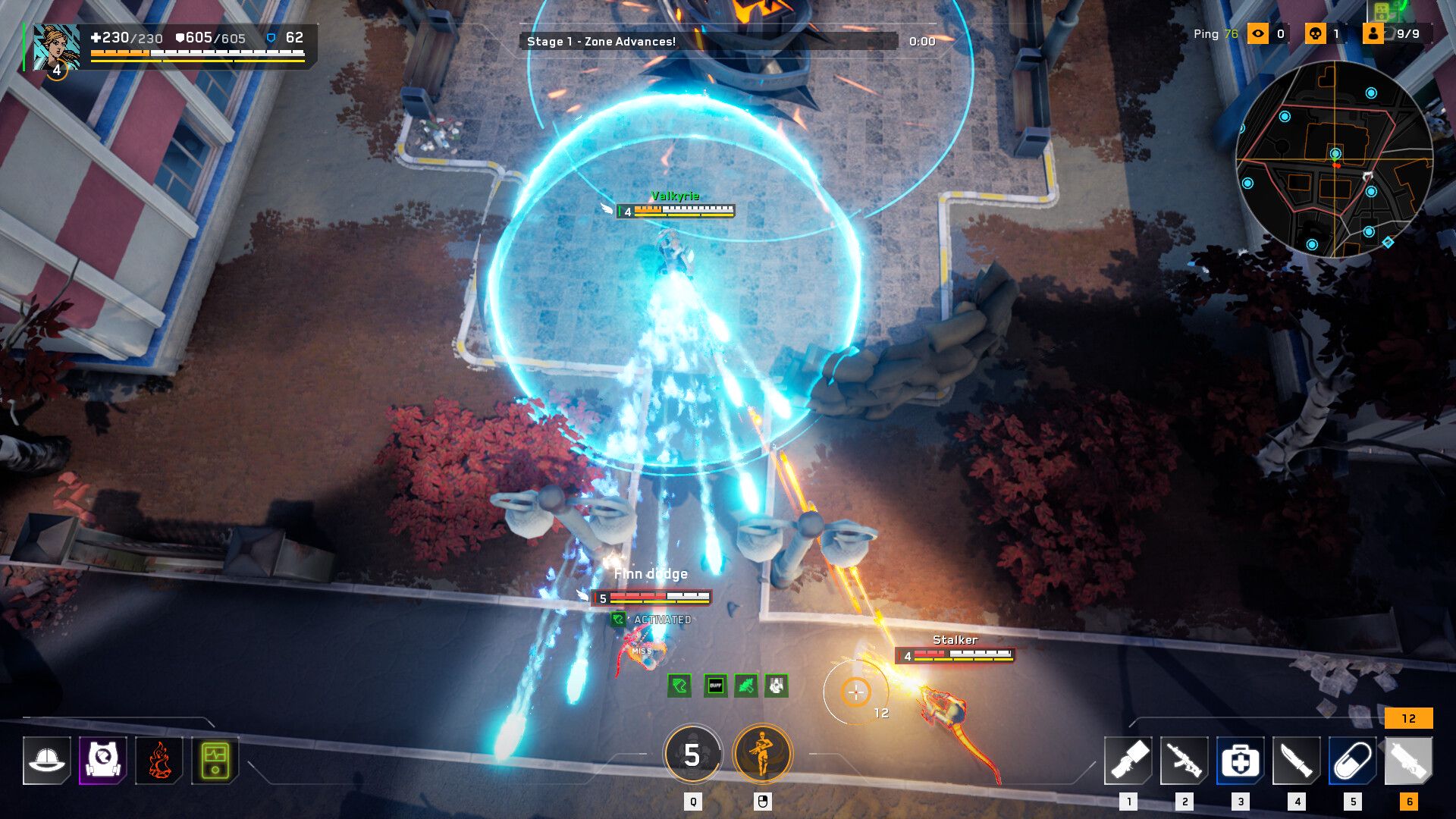Choose the fist melee slot

coord(1128,760)
